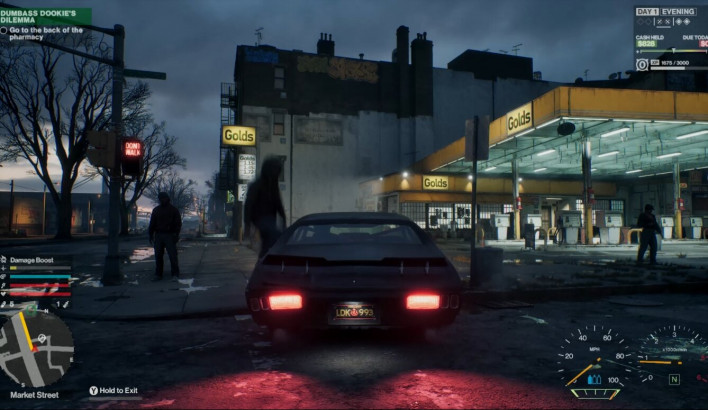The height and width of the screenshot is (410, 708).
Task: Open the circular street minimap
Action: point(36,348)
